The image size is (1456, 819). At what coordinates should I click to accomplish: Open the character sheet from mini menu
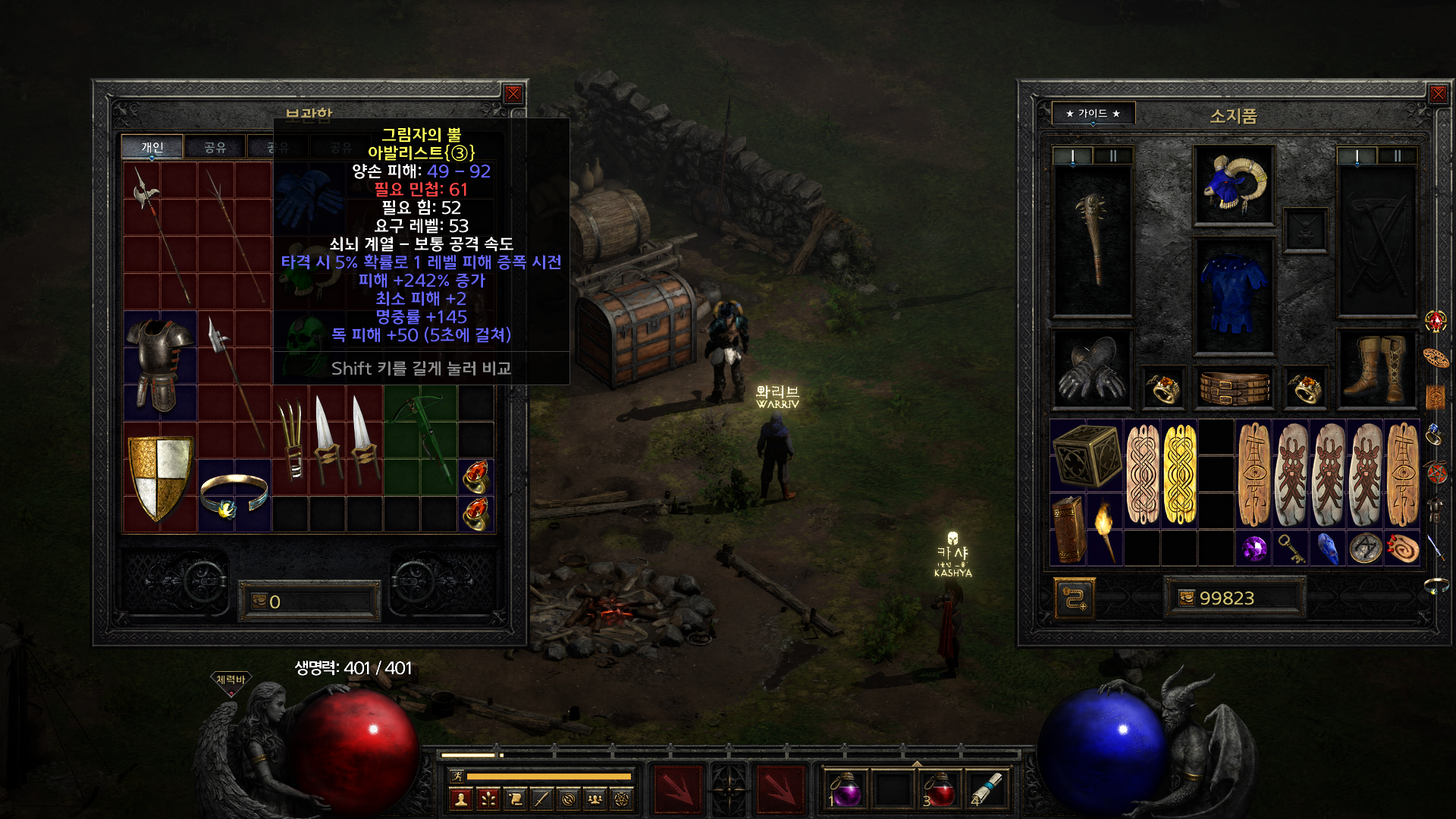(x=460, y=799)
